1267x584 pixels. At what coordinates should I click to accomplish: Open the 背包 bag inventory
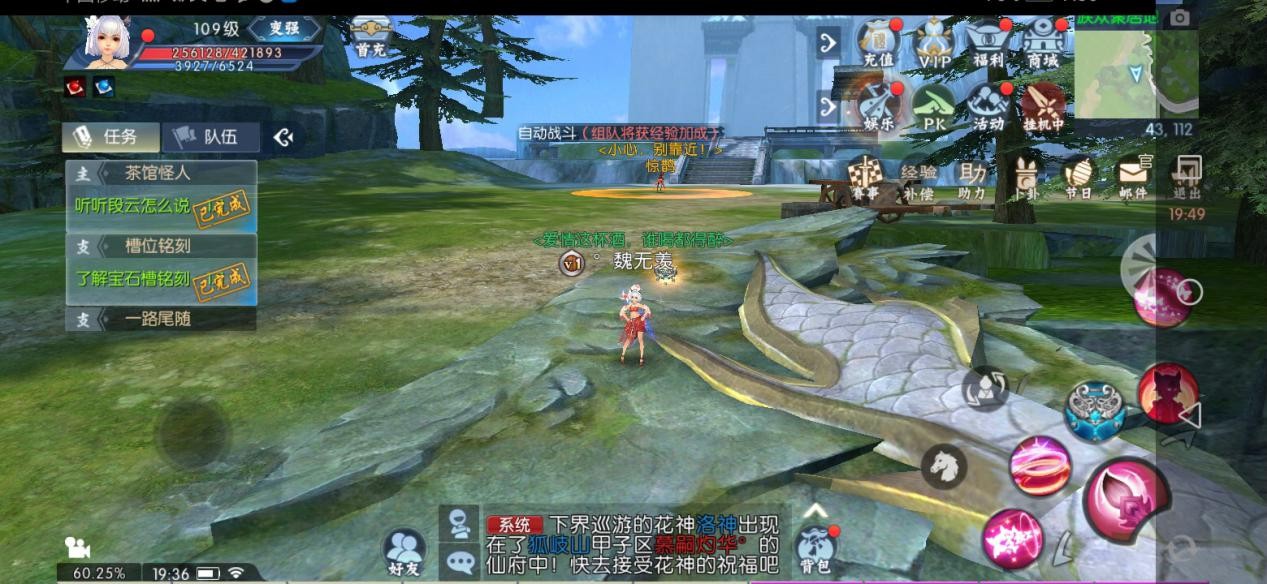(814, 547)
